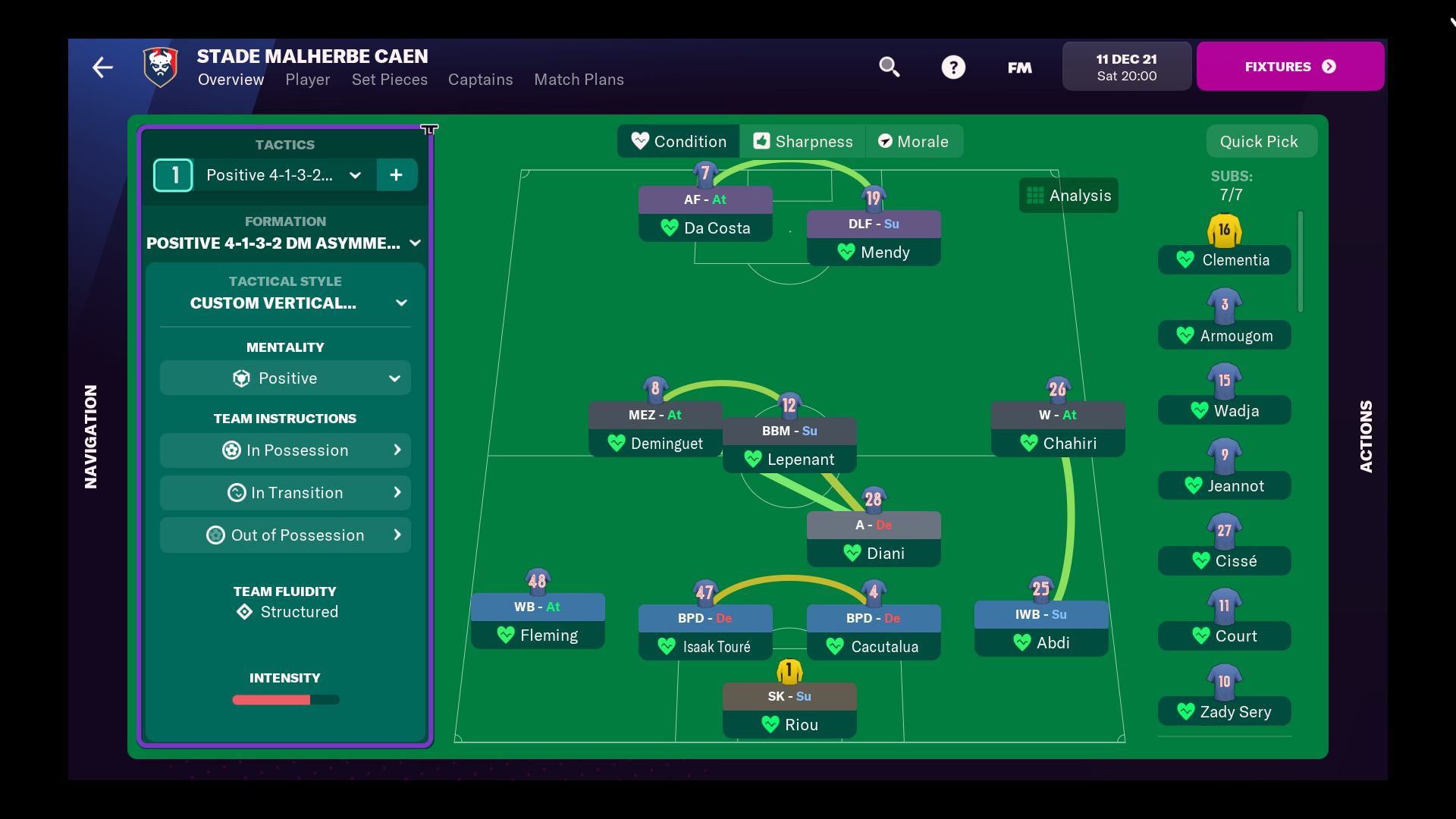Open the Player tab
The image size is (1456, 819).
[x=307, y=80]
